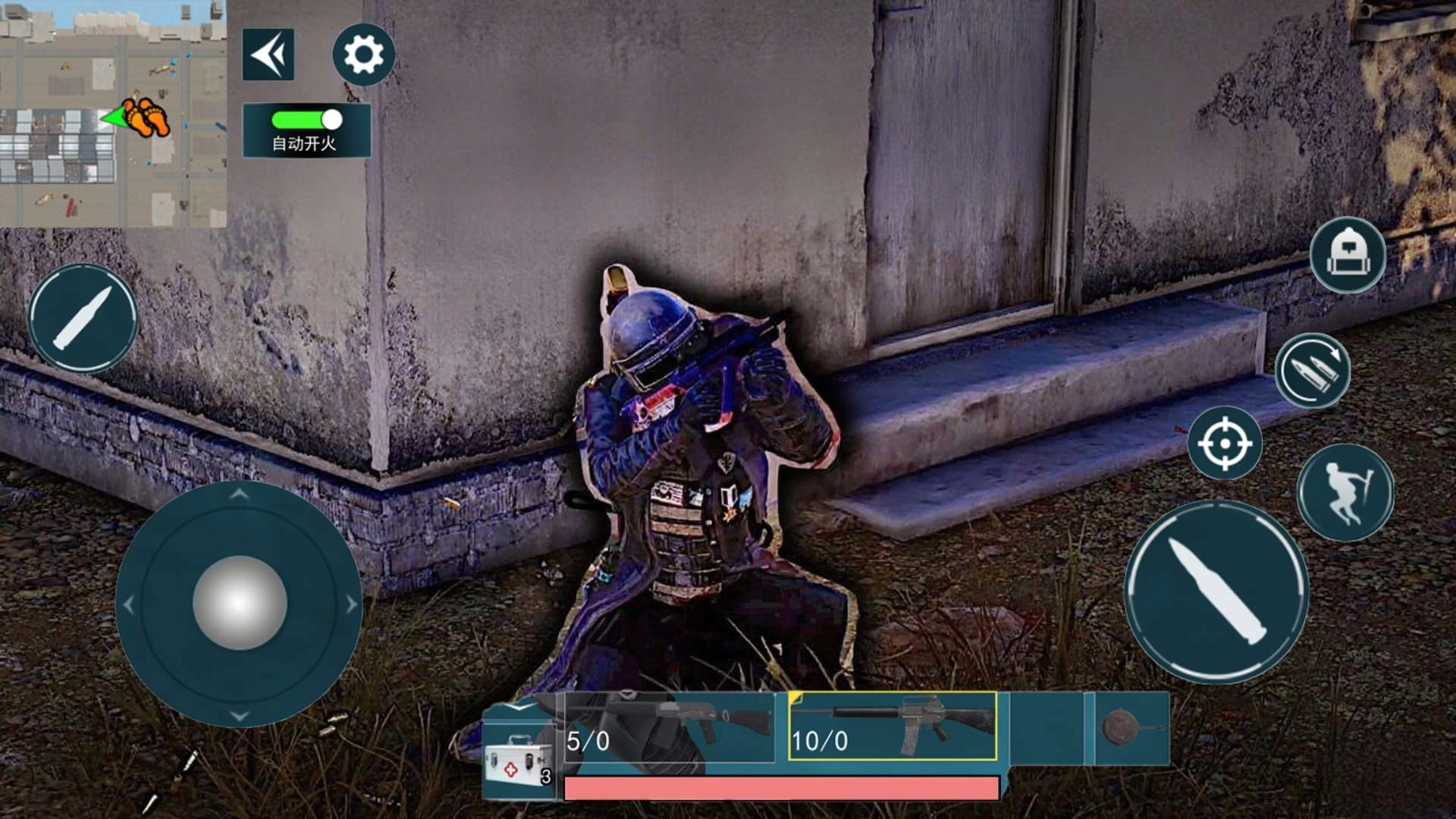
Task: Select the M4 rifle slot showing 10/0
Action: click(x=893, y=726)
